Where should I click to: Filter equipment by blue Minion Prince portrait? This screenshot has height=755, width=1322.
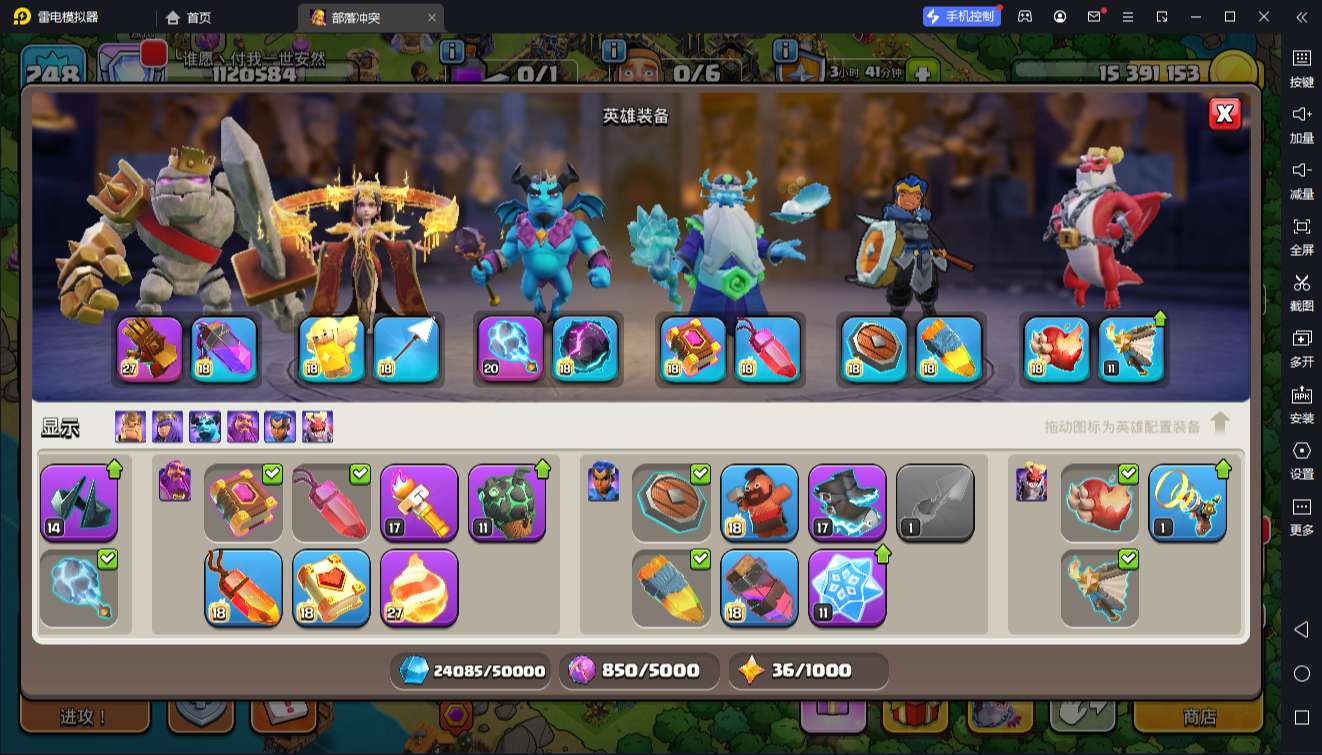coord(205,427)
